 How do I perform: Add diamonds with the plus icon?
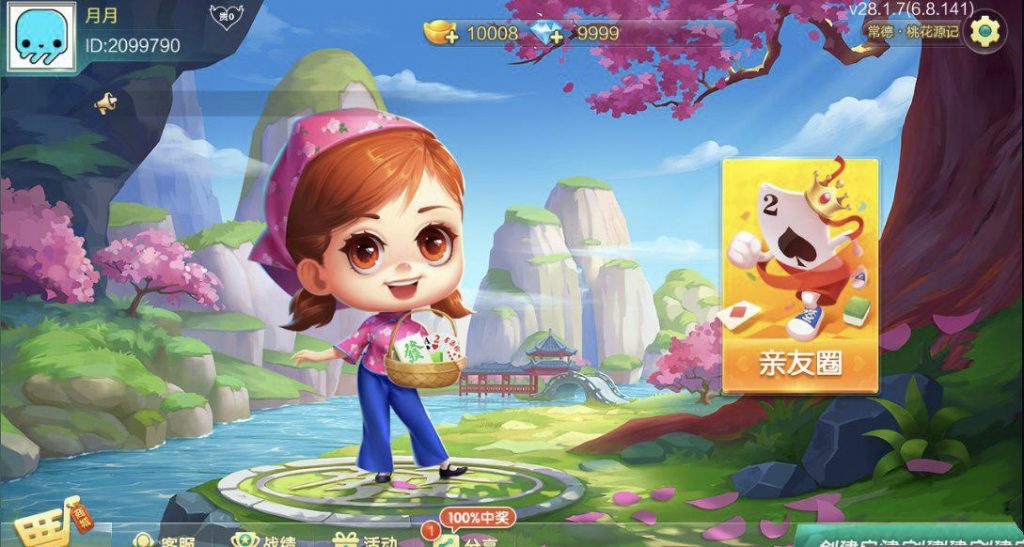pyautogui.click(x=548, y=33)
